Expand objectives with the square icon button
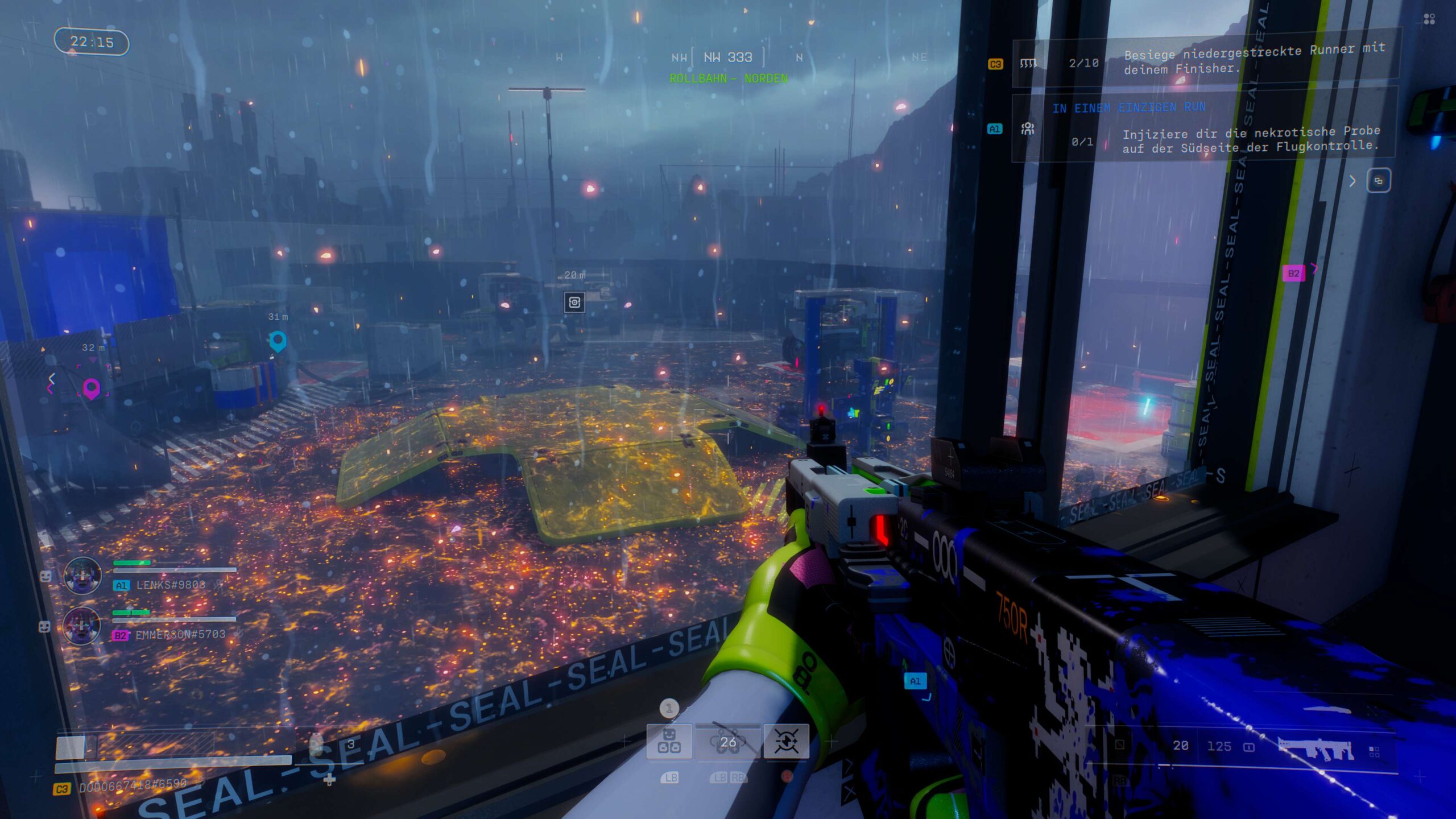The image size is (1456, 819). (x=1378, y=181)
